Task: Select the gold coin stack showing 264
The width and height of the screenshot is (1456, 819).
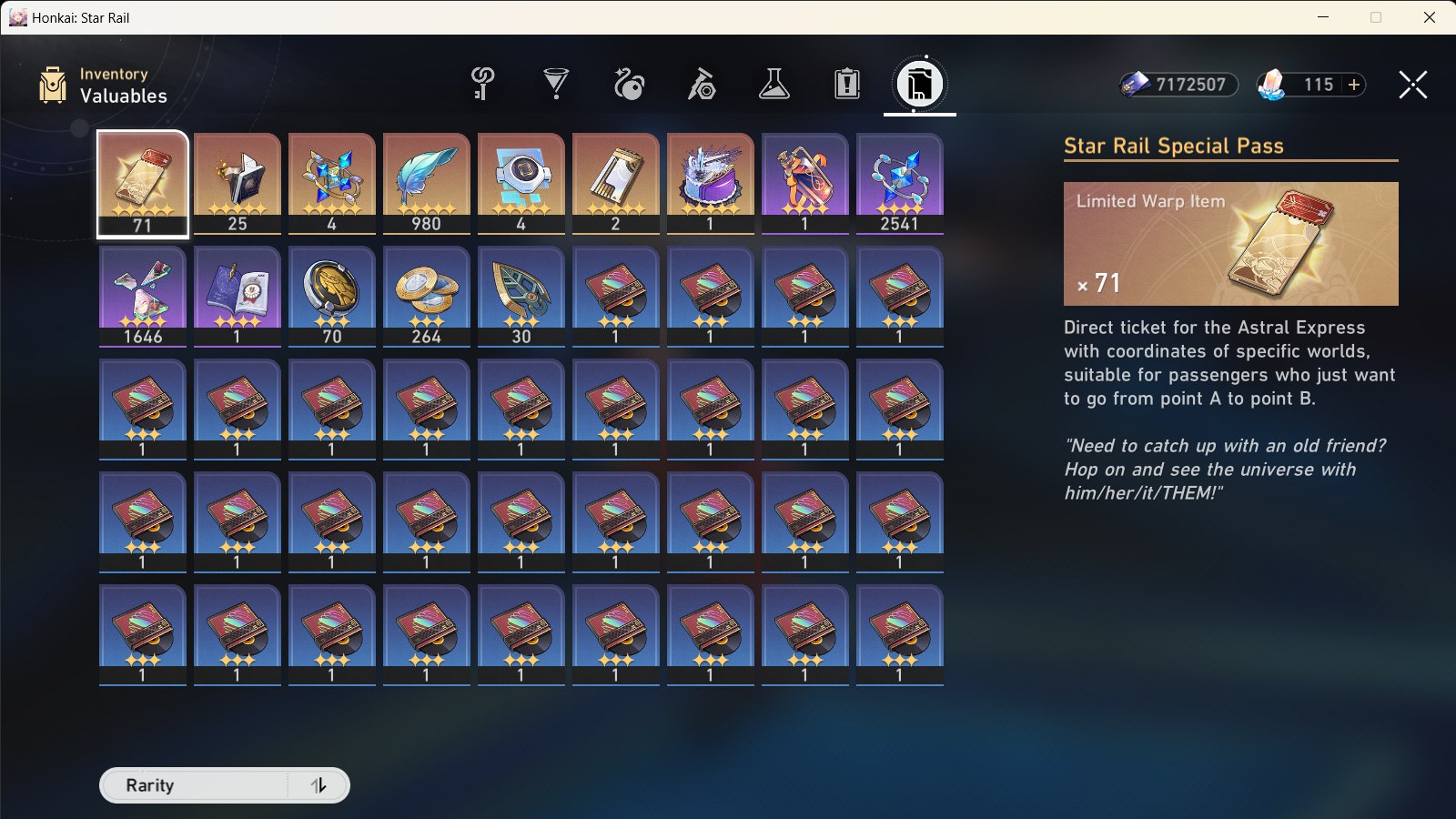Action: pos(426,296)
